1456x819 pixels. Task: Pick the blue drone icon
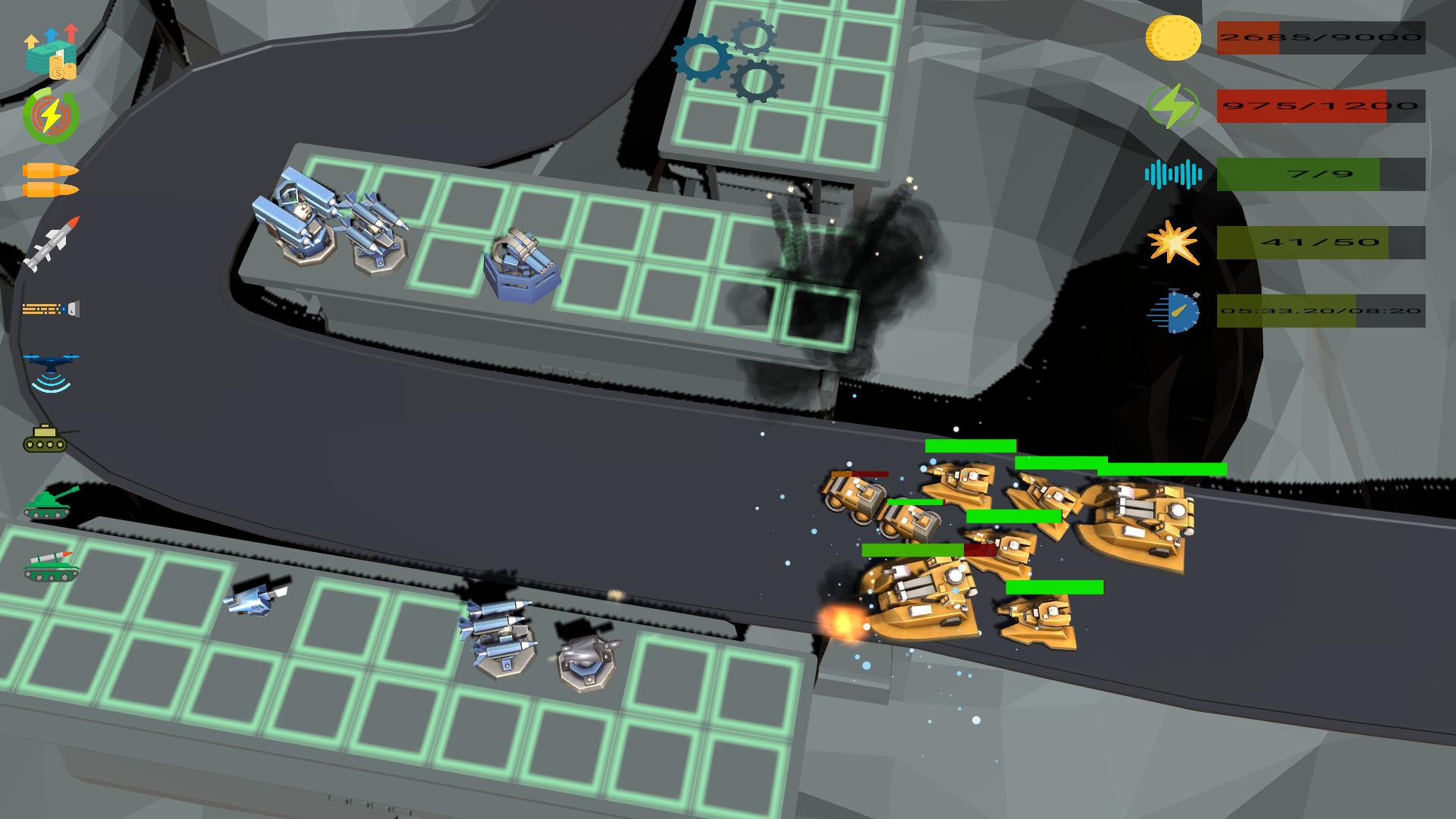pos(51,372)
